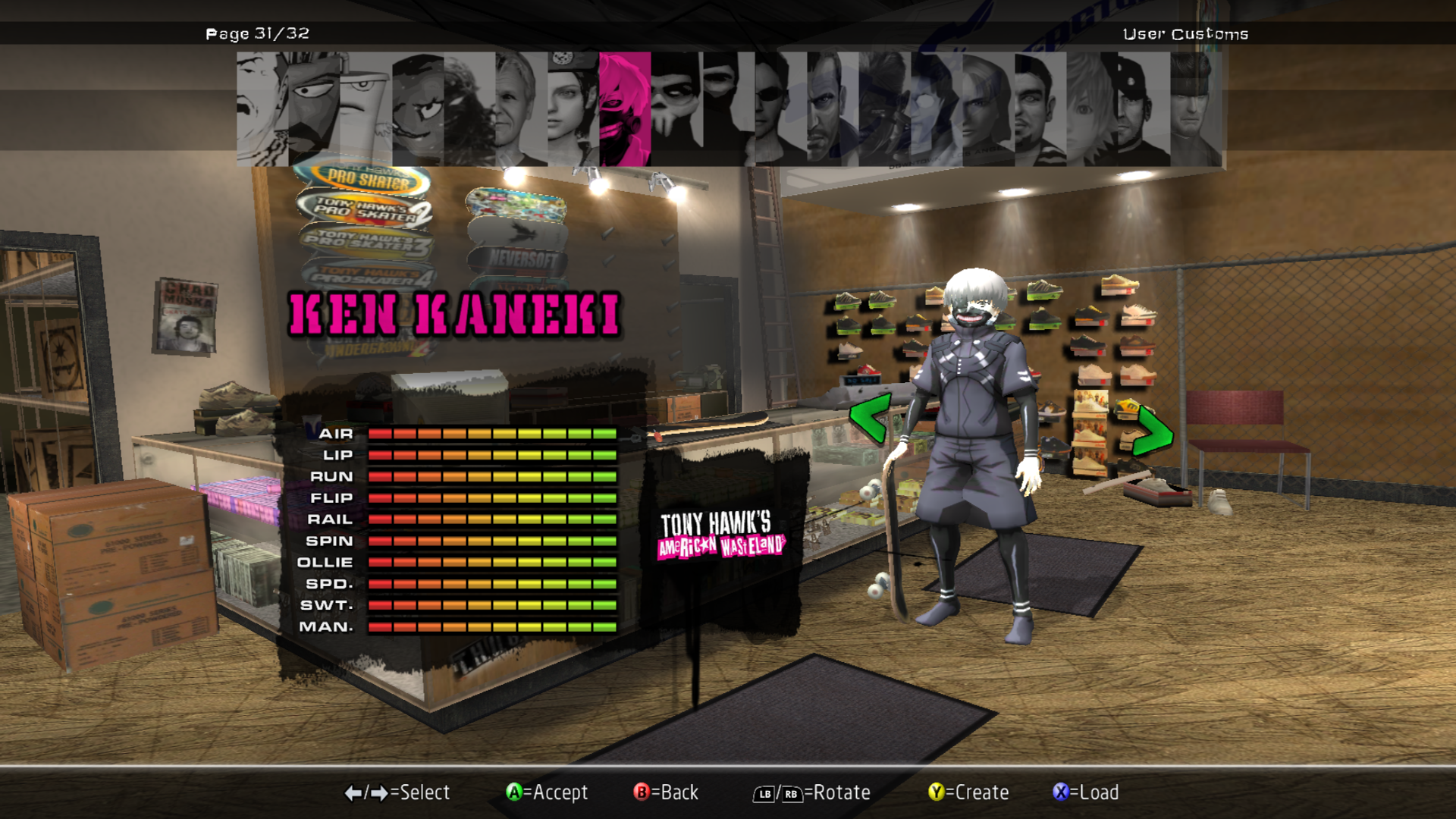Select the bandana soldier portrait at far right
Viewport: 1456px width, 819px height.
point(1196,109)
